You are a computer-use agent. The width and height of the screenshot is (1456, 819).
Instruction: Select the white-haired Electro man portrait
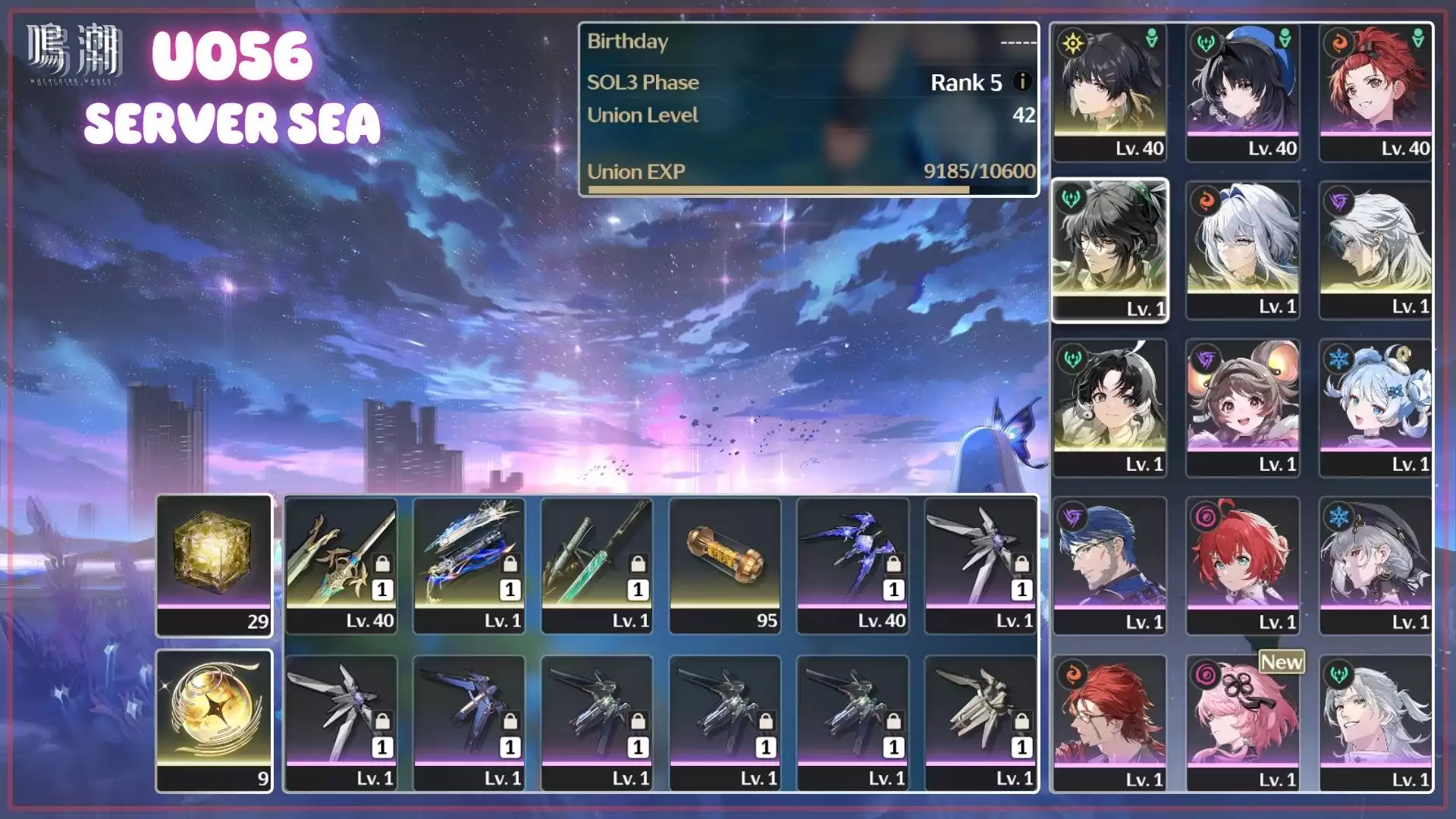click(1376, 249)
